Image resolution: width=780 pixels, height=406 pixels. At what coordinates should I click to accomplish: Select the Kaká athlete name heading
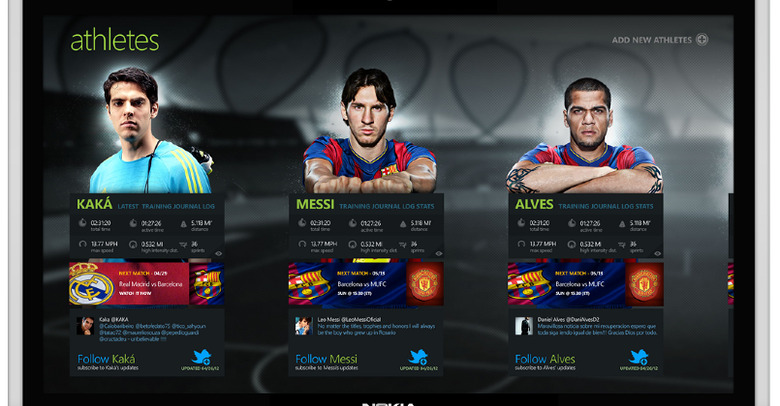94,204
